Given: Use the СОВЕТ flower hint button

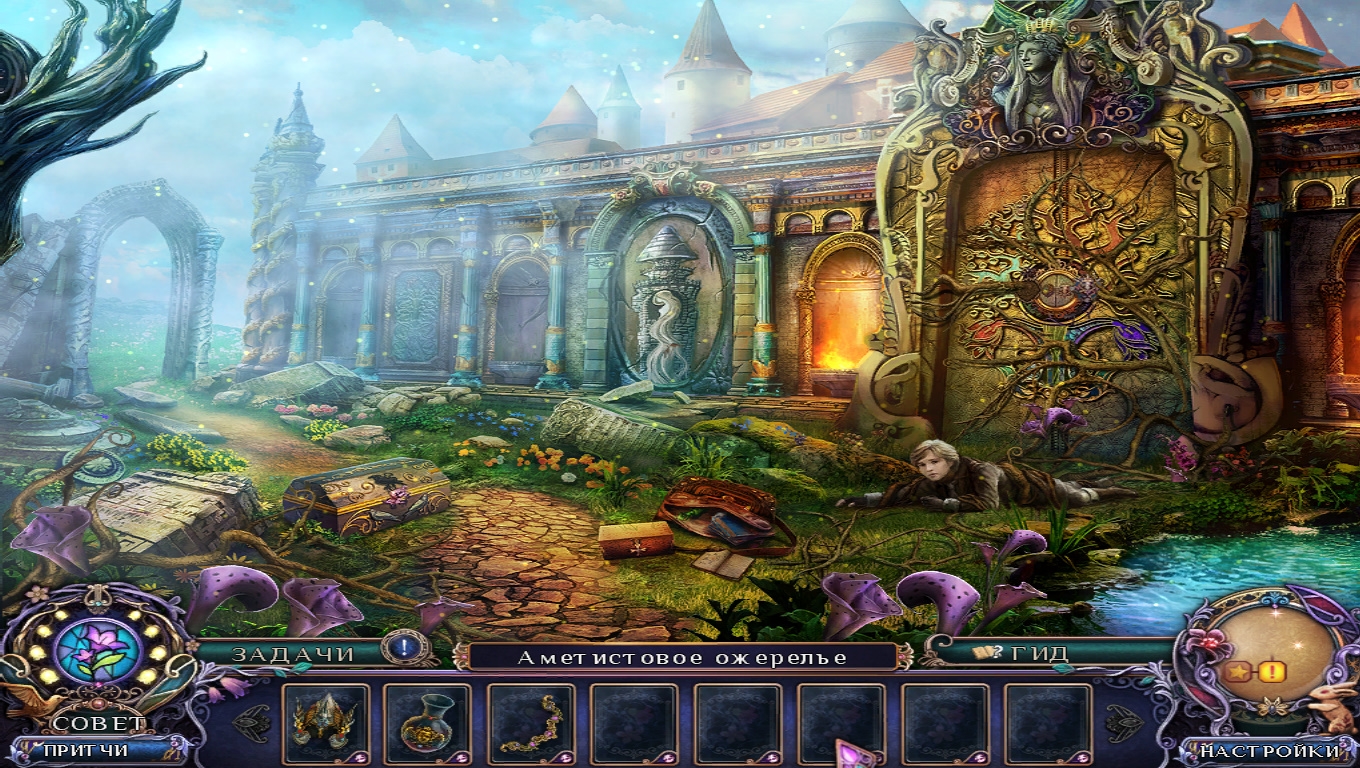Looking at the screenshot, I should 98,651.
